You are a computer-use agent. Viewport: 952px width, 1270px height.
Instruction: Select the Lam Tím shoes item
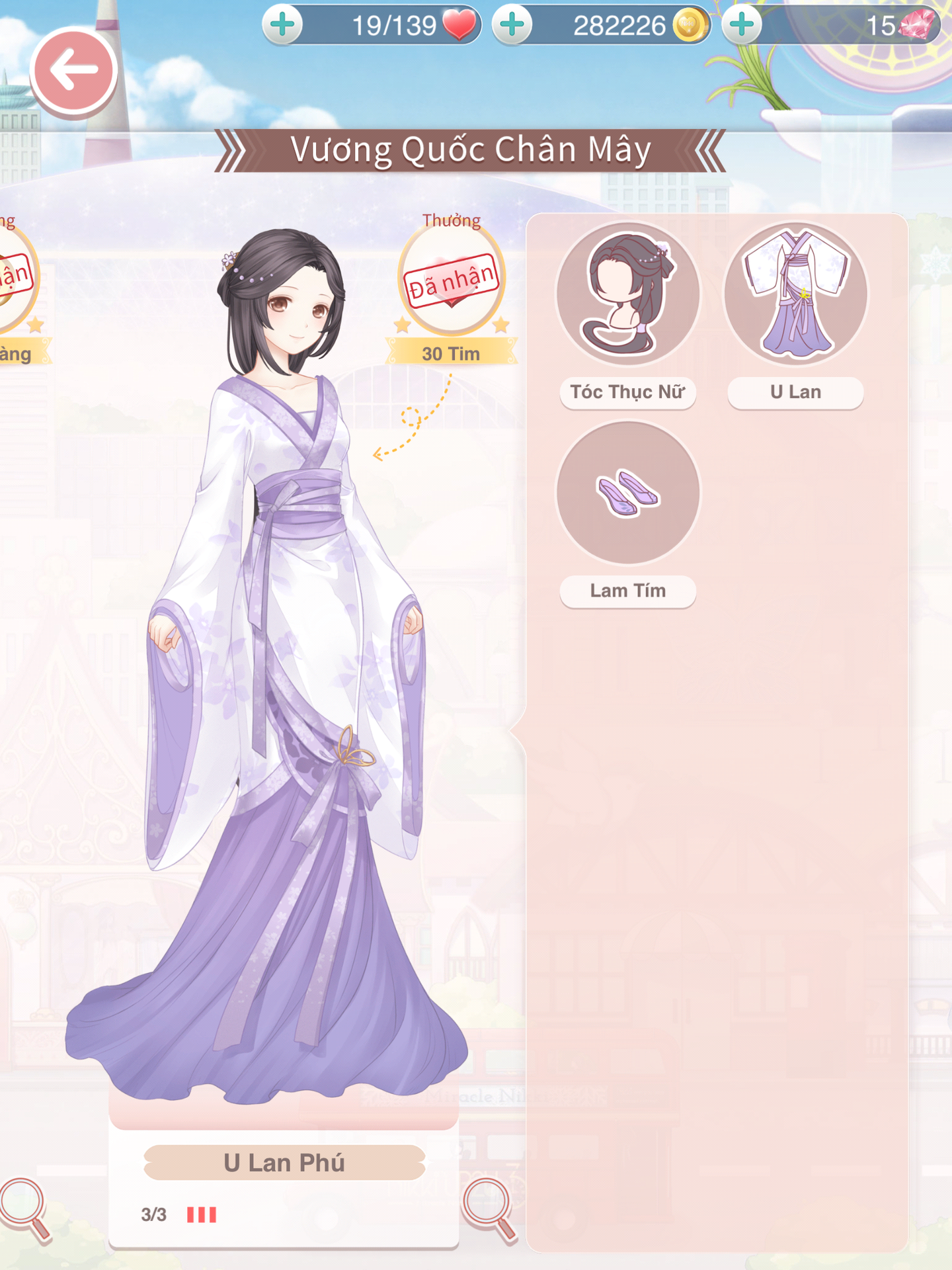click(627, 493)
